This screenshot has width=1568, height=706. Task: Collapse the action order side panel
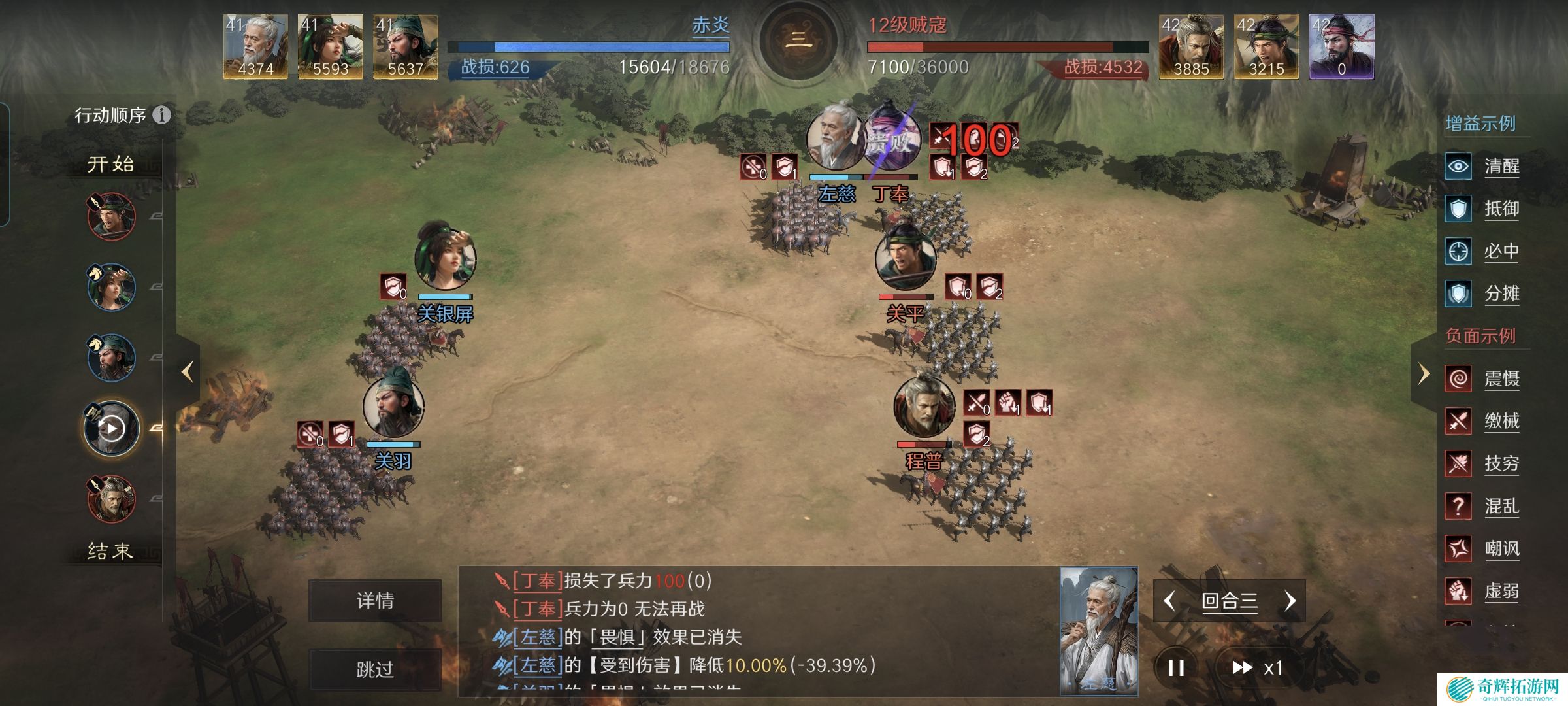(x=188, y=372)
